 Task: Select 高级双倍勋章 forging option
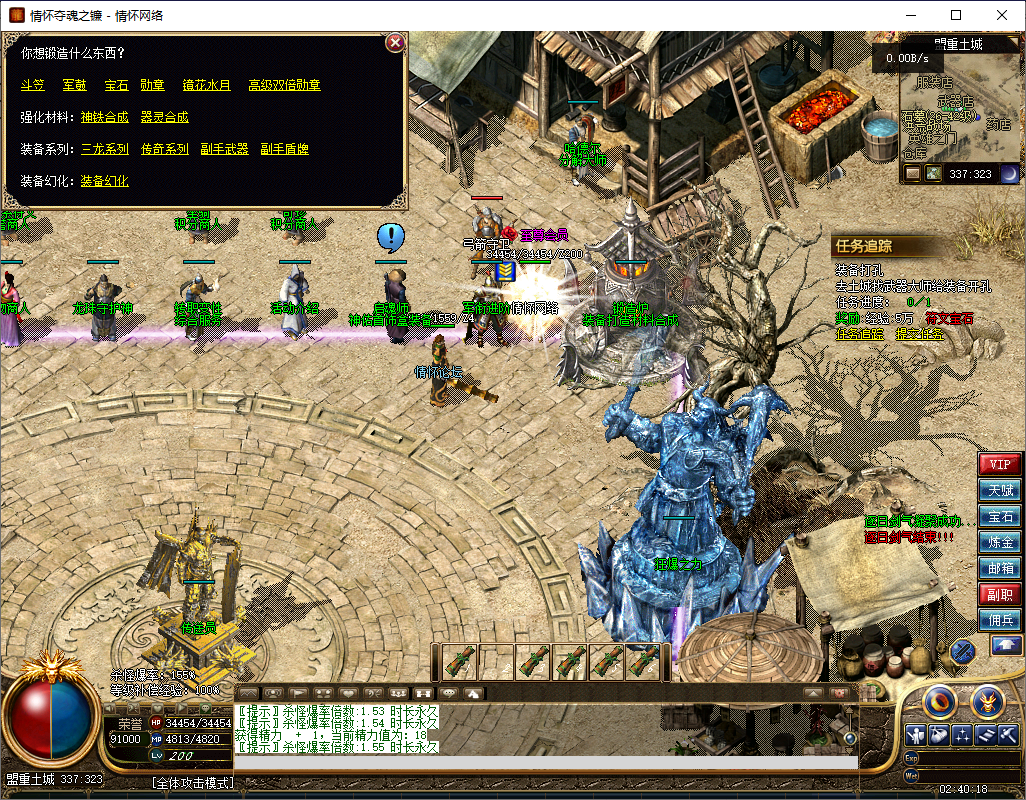pos(284,85)
